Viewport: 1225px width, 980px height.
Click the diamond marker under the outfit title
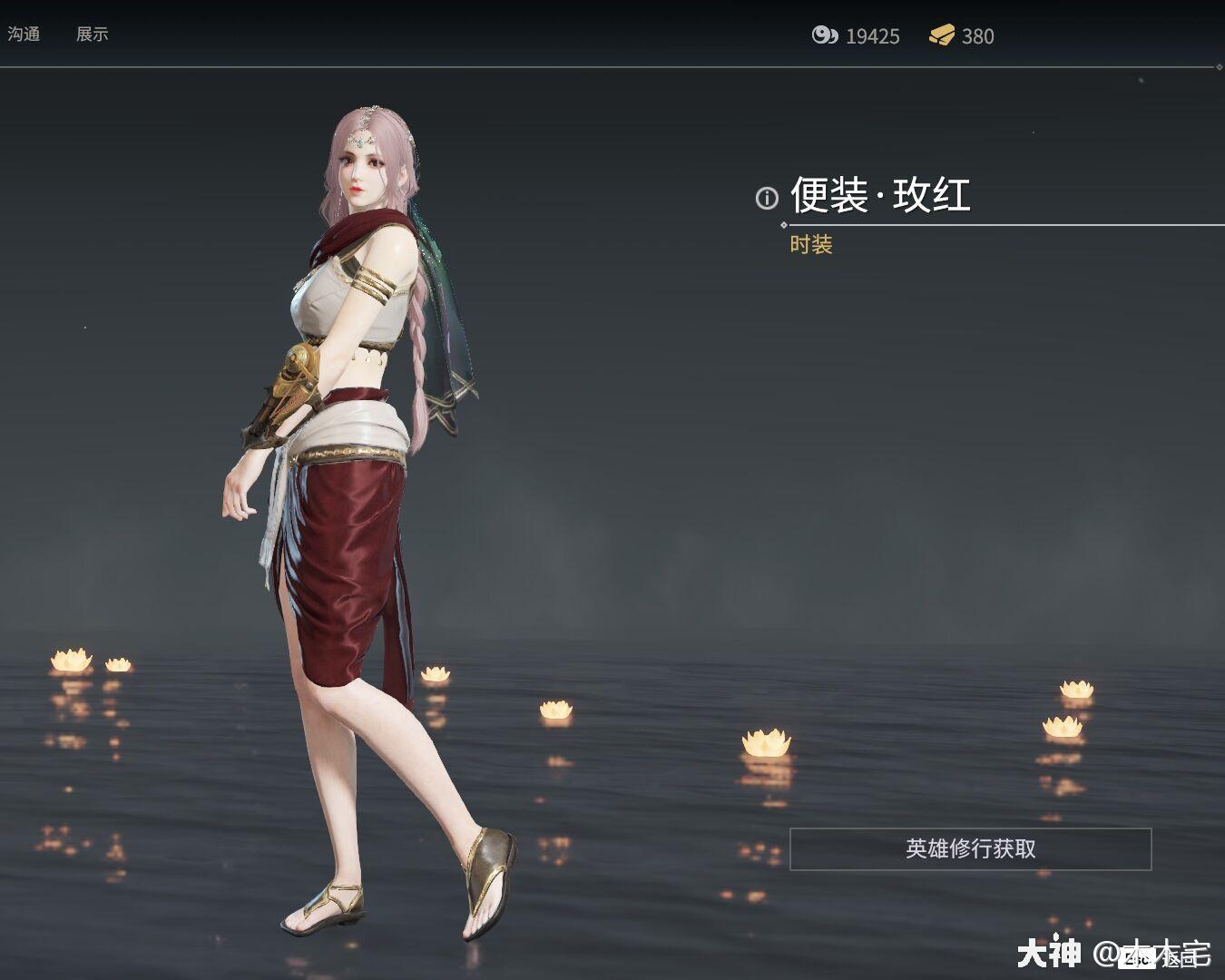783,224
